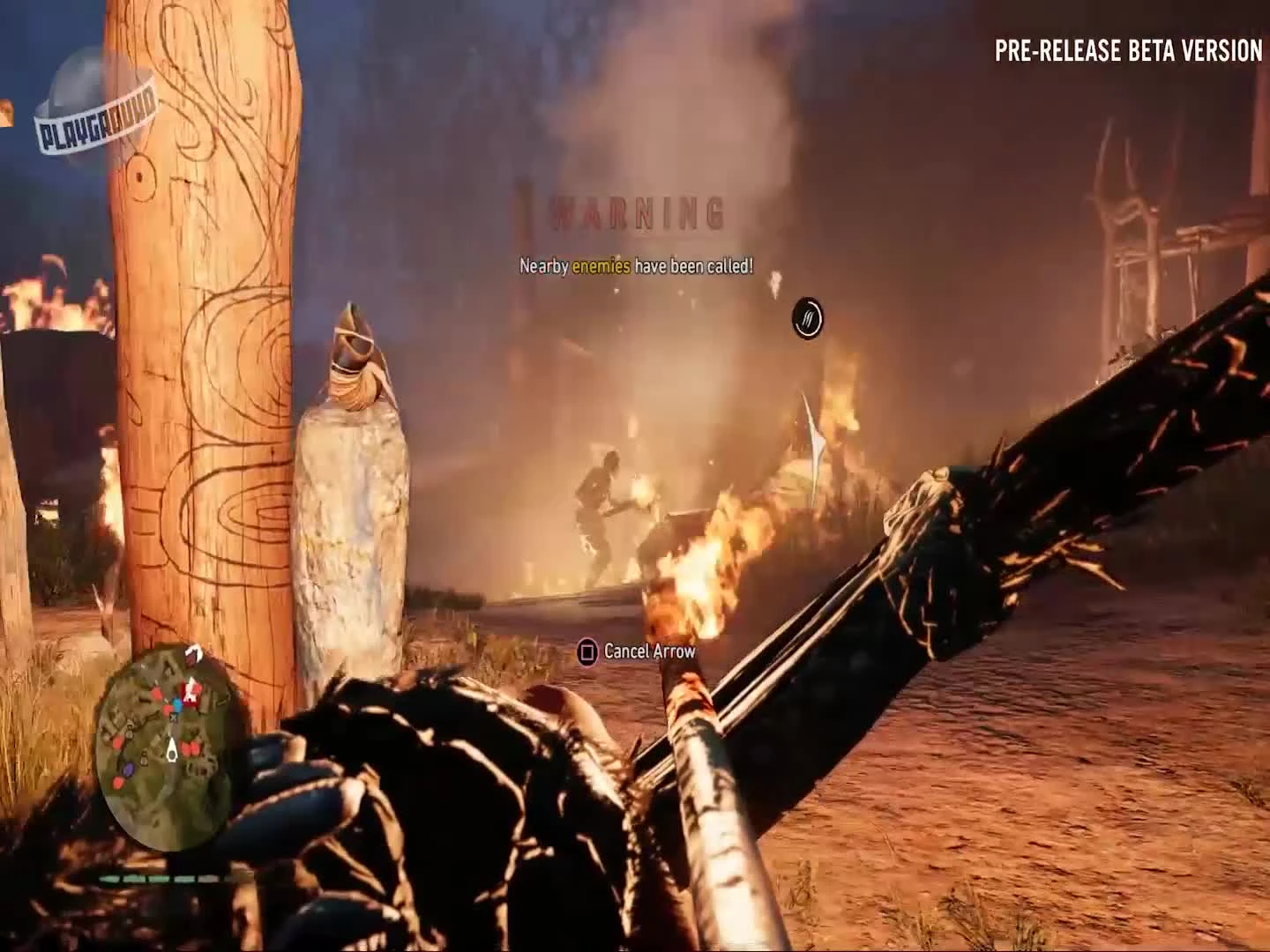Click Cancel Arrow to abort the shot
The height and width of the screenshot is (952, 1270).
tap(638, 651)
